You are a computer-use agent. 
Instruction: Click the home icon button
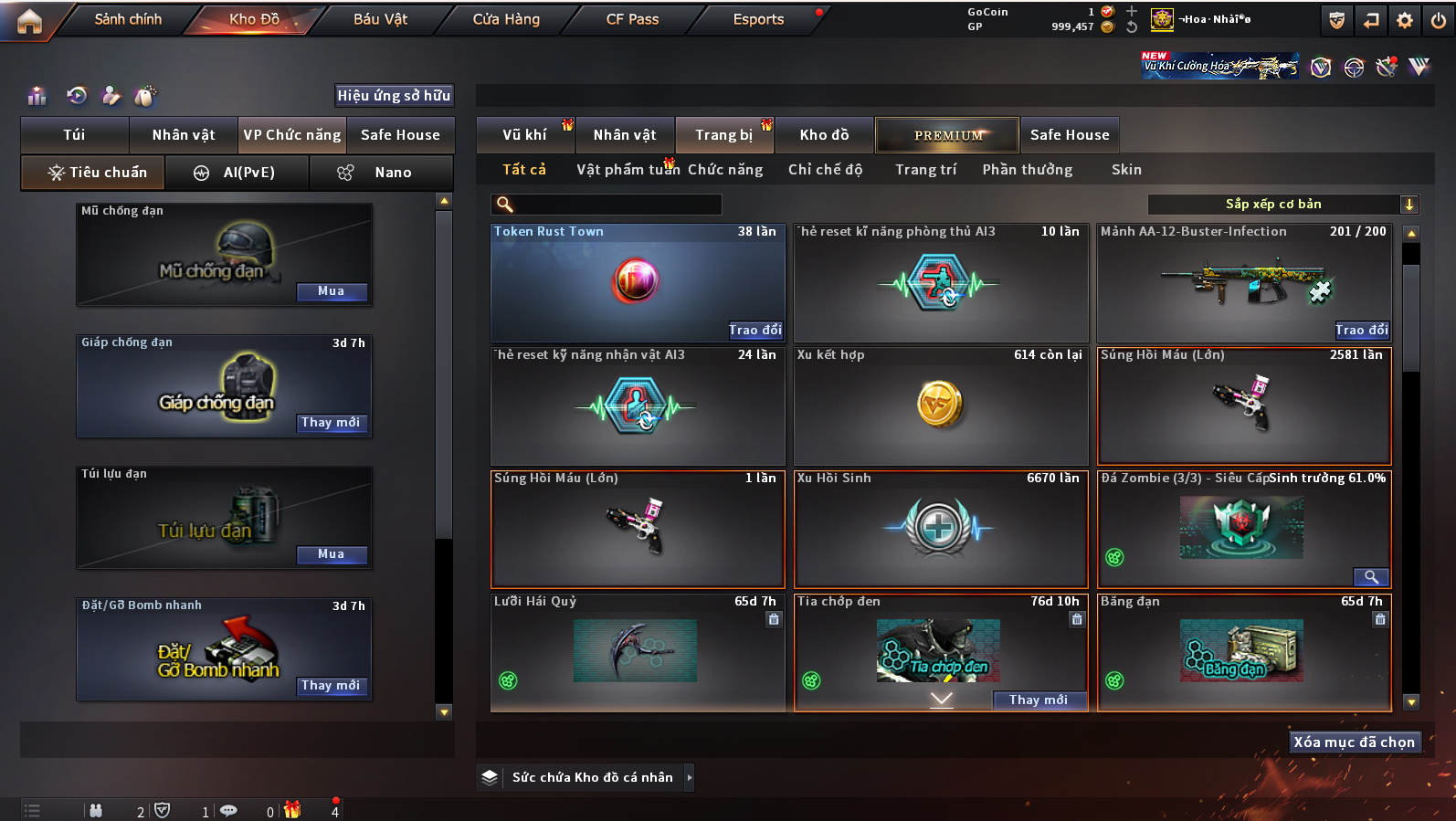click(29, 20)
